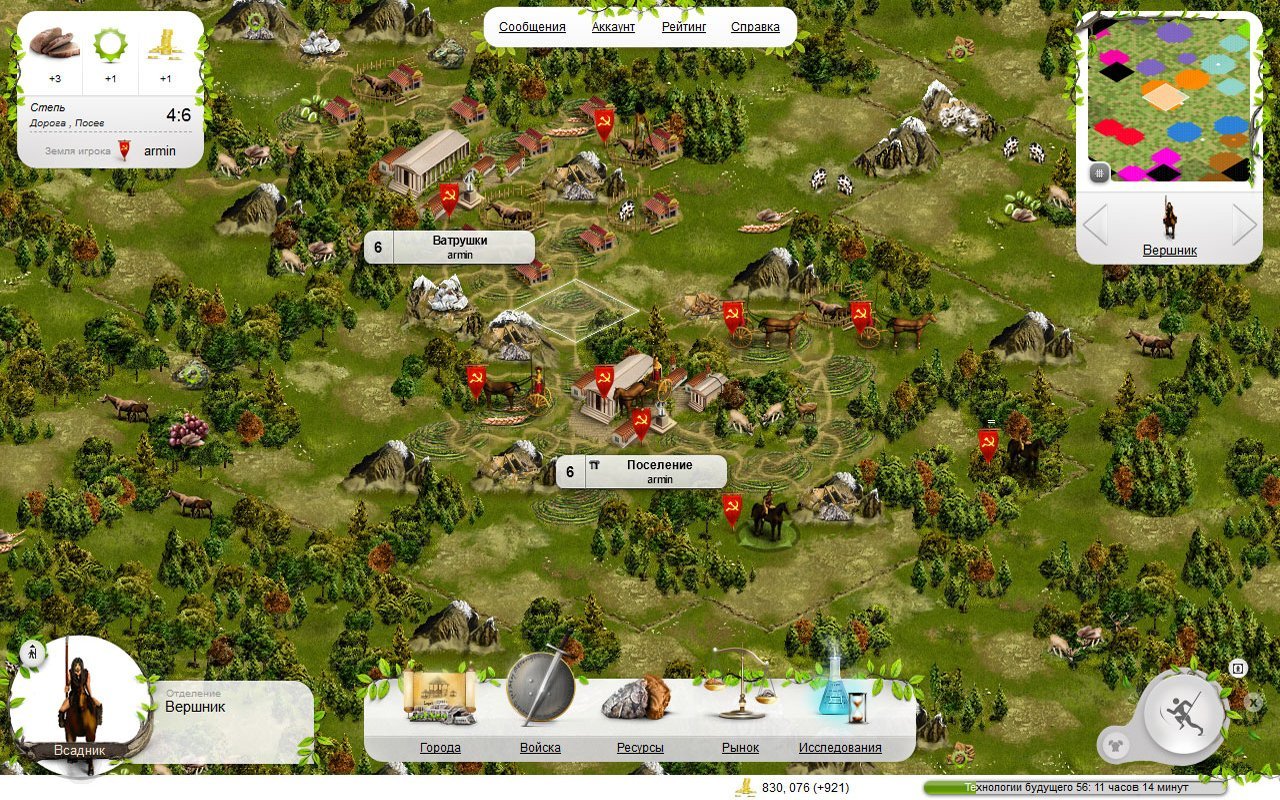Image resolution: width=1280 pixels, height=800 pixels.
Task: Toggle the minimap grid button
Action: point(1099,172)
